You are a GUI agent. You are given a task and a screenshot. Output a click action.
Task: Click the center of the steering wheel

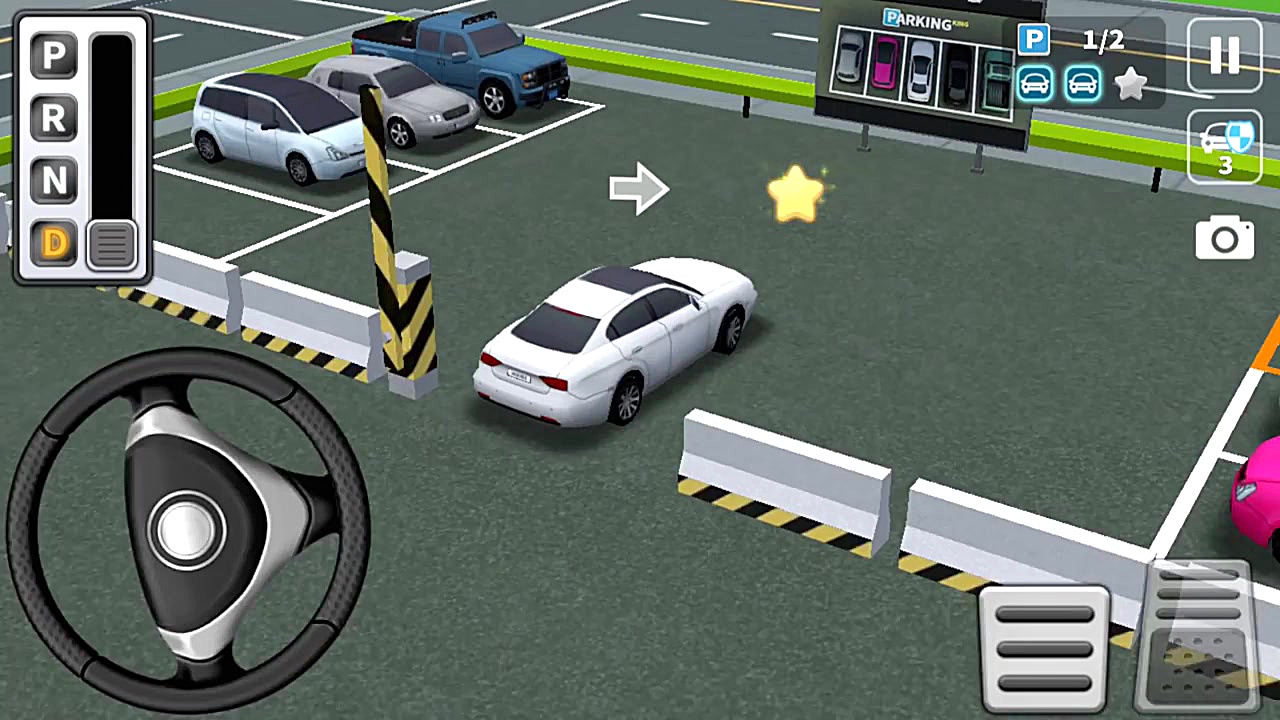[x=185, y=530]
